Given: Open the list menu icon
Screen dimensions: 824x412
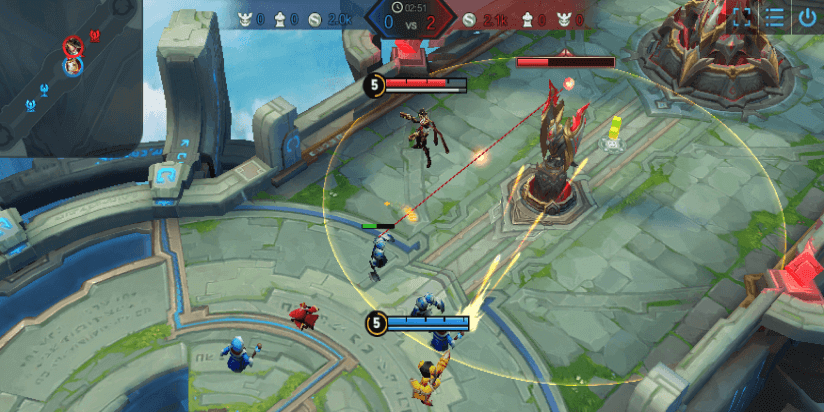Looking at the screenshot, I should tap(775, 17).
